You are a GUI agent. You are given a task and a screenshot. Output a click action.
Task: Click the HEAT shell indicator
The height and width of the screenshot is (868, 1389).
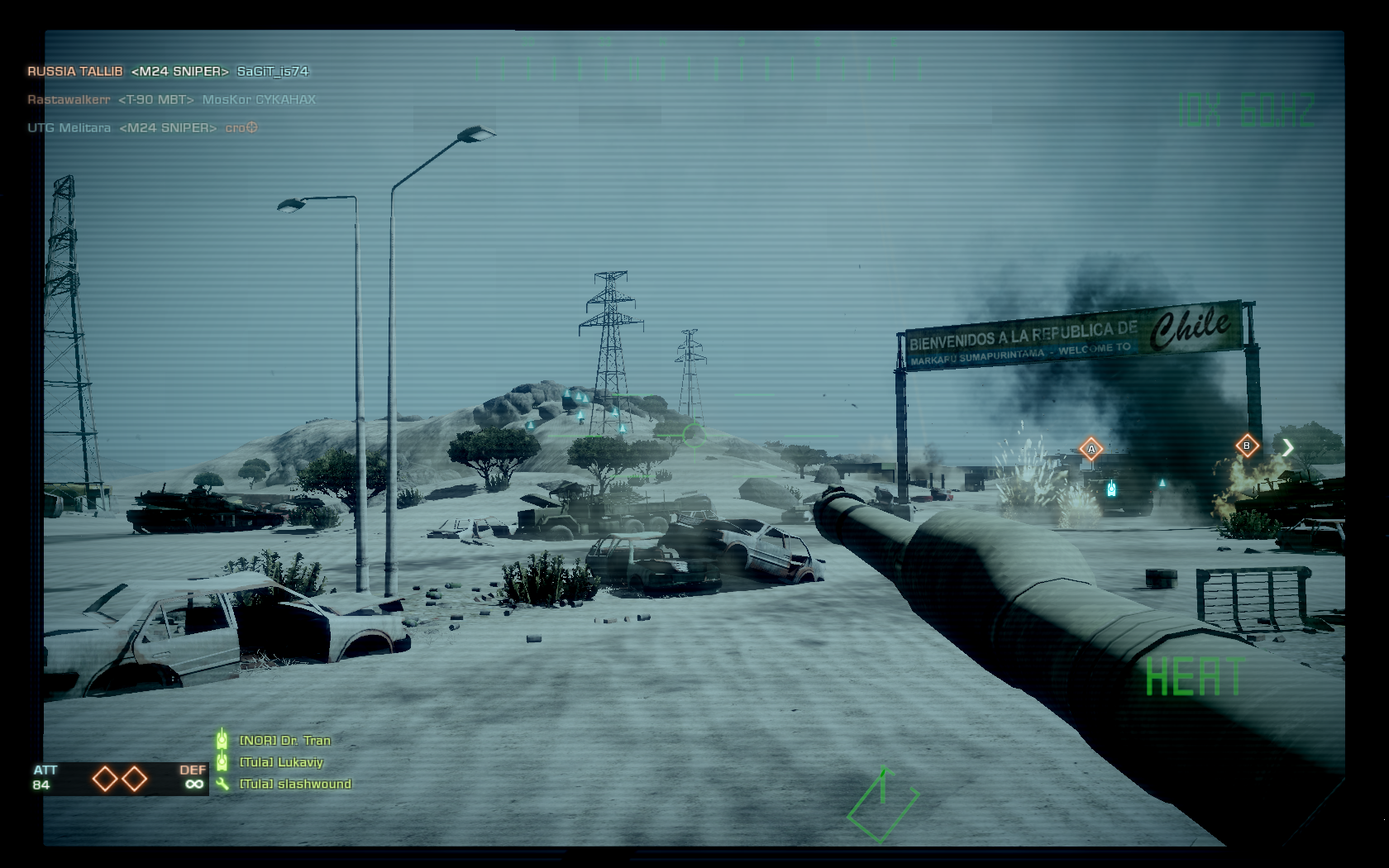(1194, 677)
